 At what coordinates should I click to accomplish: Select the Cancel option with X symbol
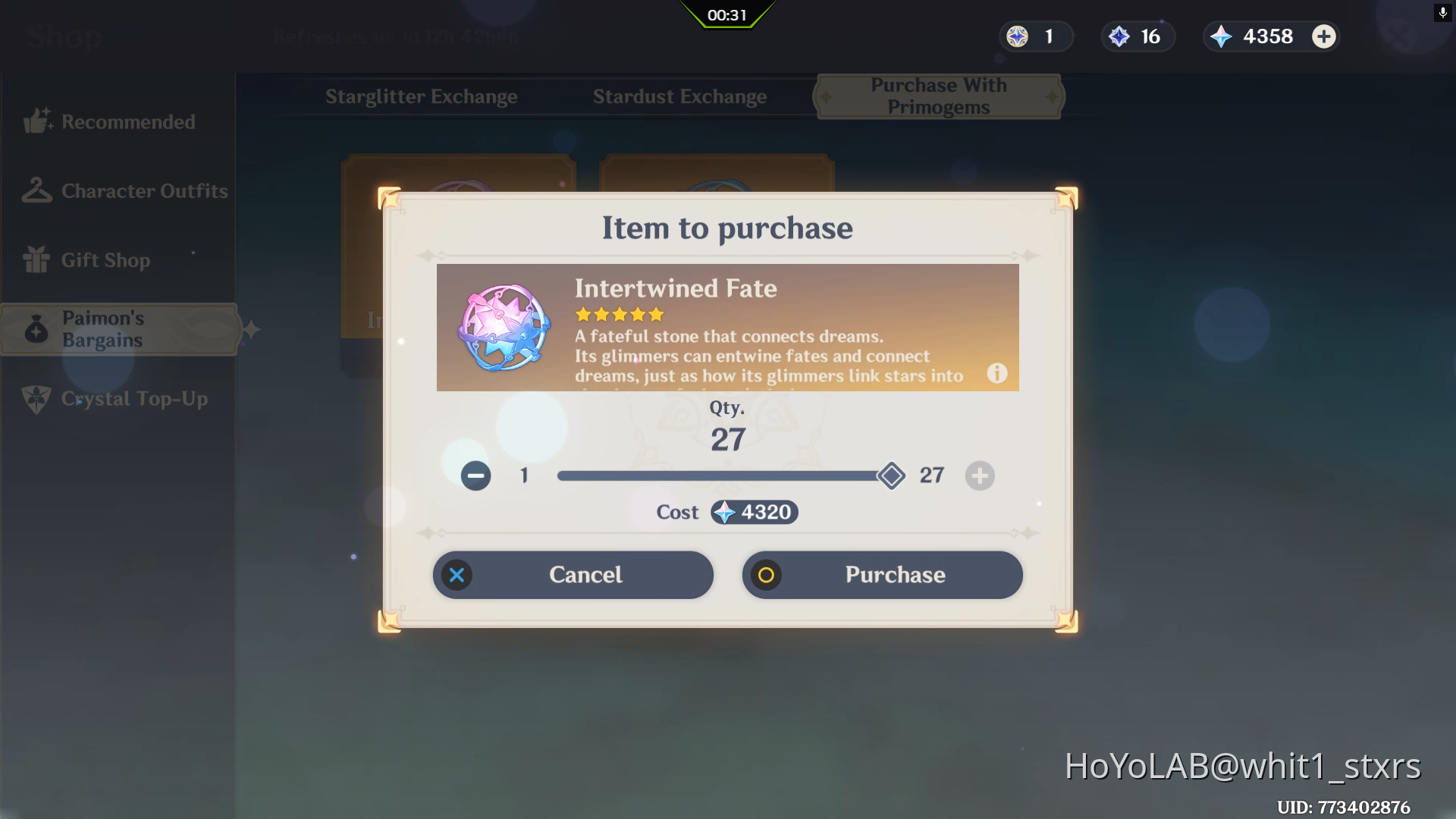point(572,574)
